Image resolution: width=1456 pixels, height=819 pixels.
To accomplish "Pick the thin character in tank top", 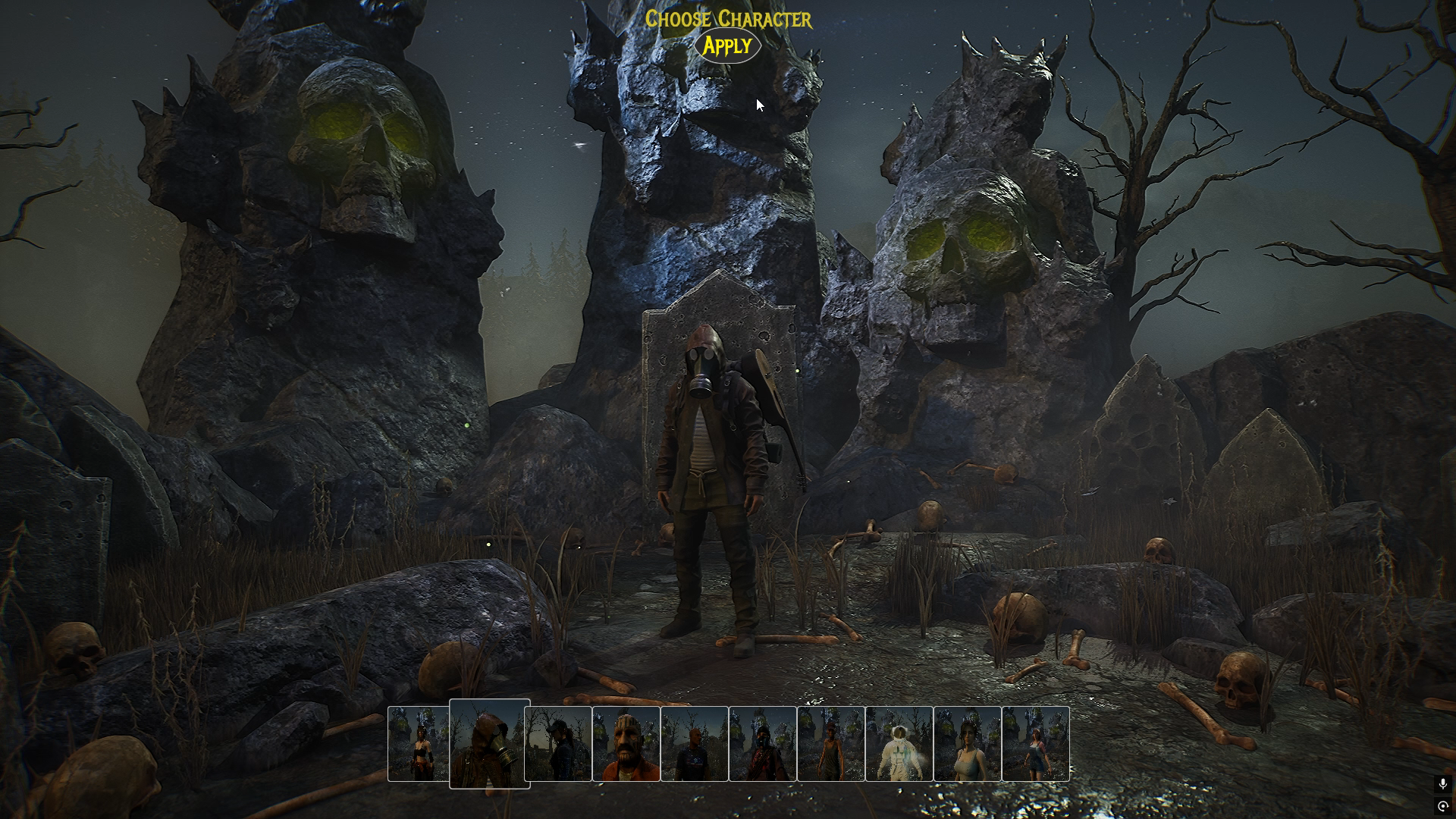I will [830, 744].
